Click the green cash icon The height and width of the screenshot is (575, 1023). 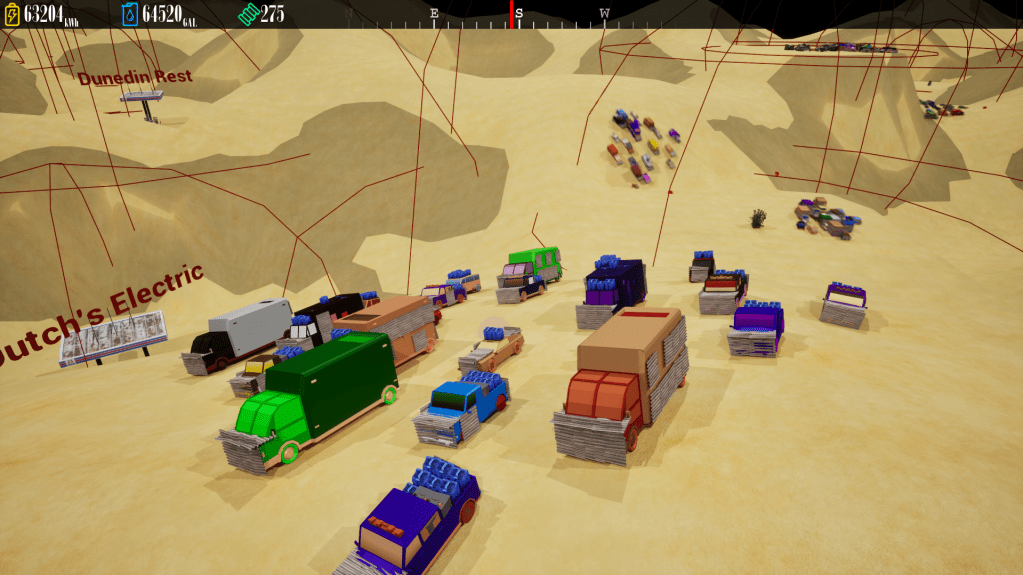(x=248, y=14)
